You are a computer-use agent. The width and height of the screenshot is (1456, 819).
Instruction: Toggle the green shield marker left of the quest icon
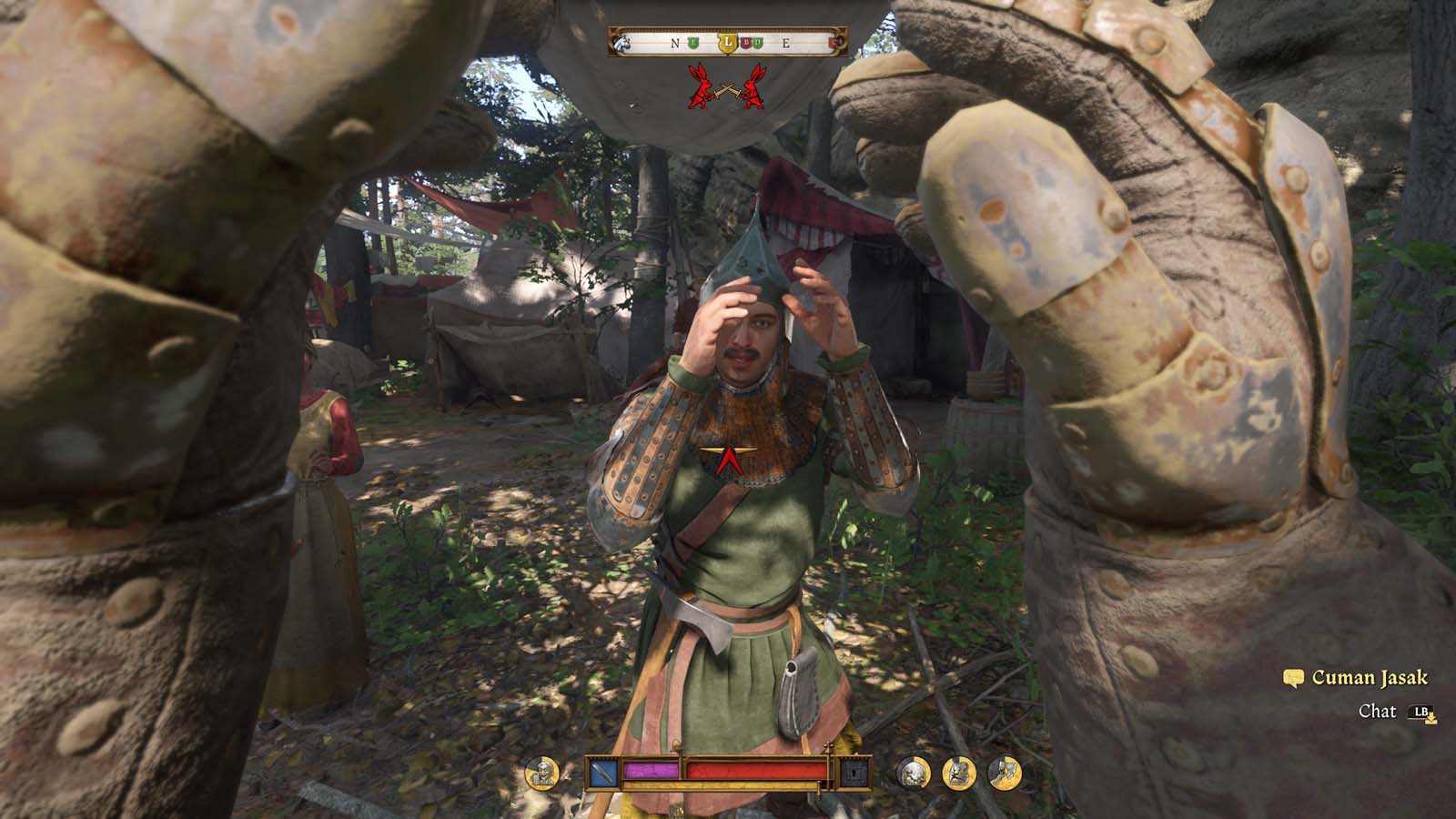(x=693, y=41)
